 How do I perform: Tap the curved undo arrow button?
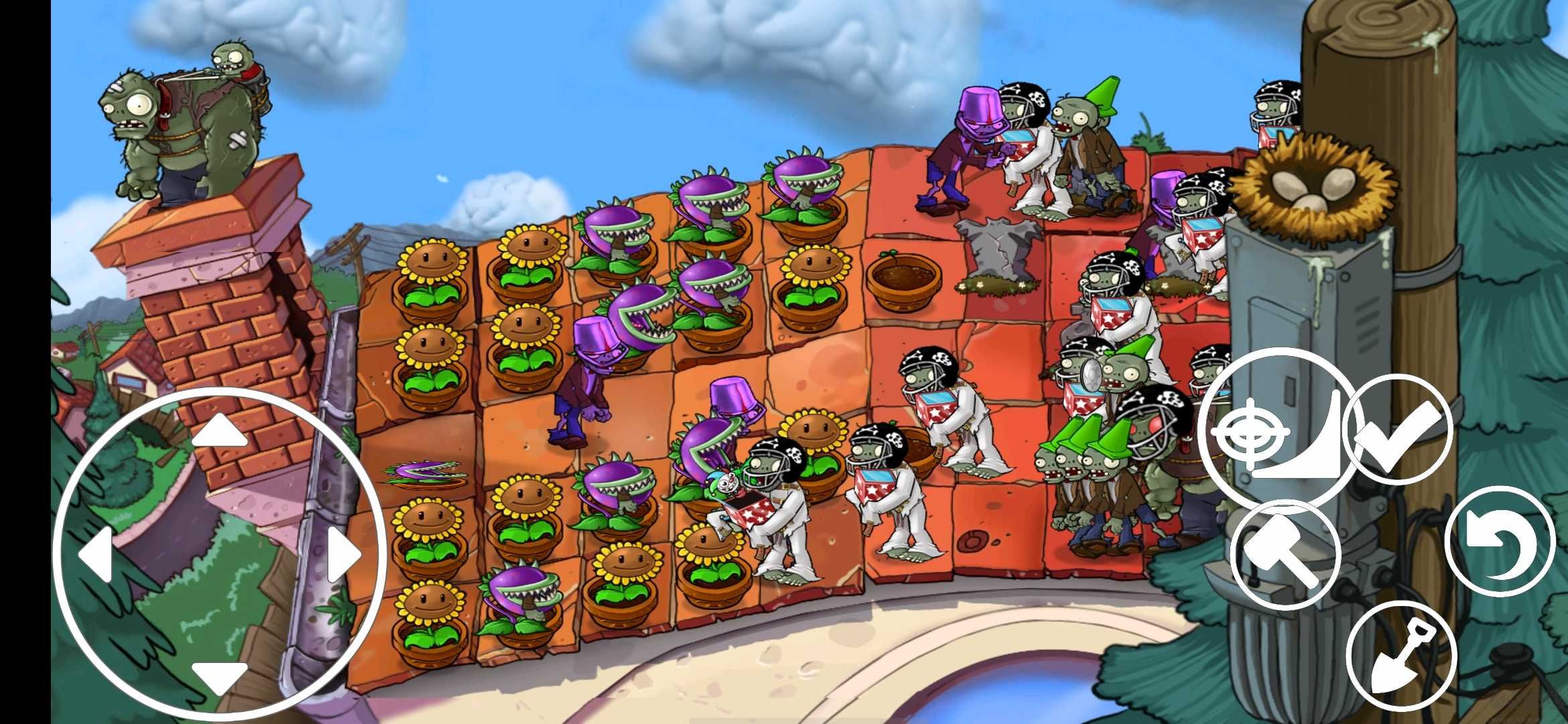click(x=1500, y=542)
